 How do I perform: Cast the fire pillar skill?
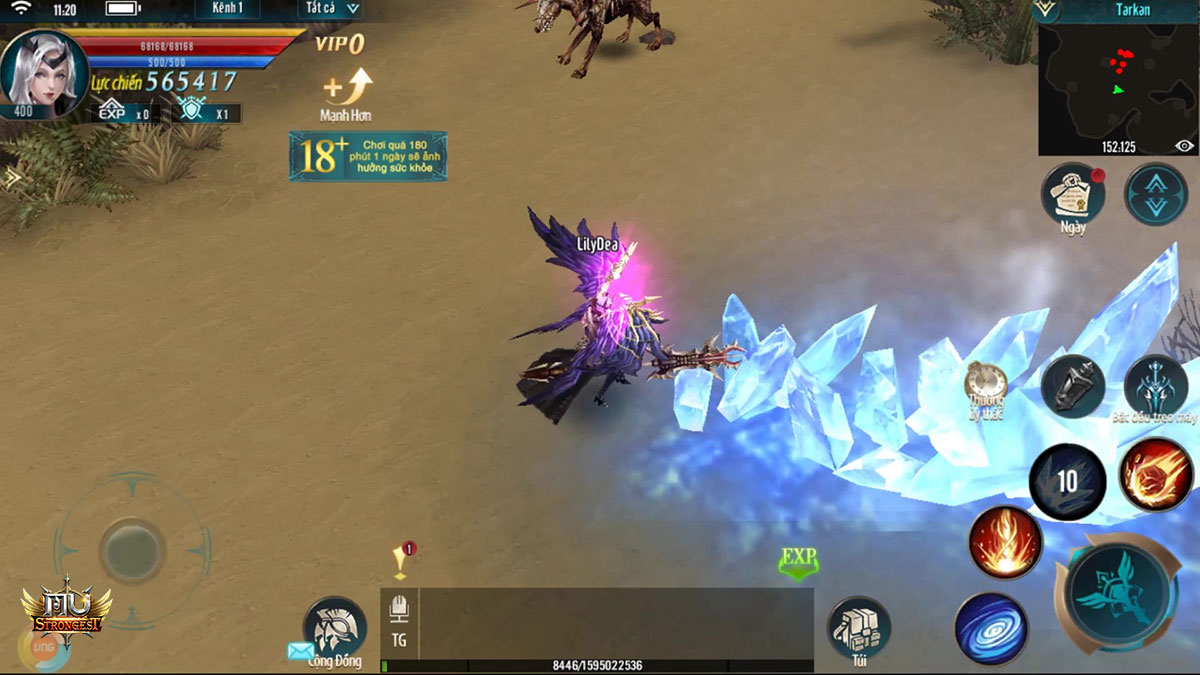pos(1005,544)
